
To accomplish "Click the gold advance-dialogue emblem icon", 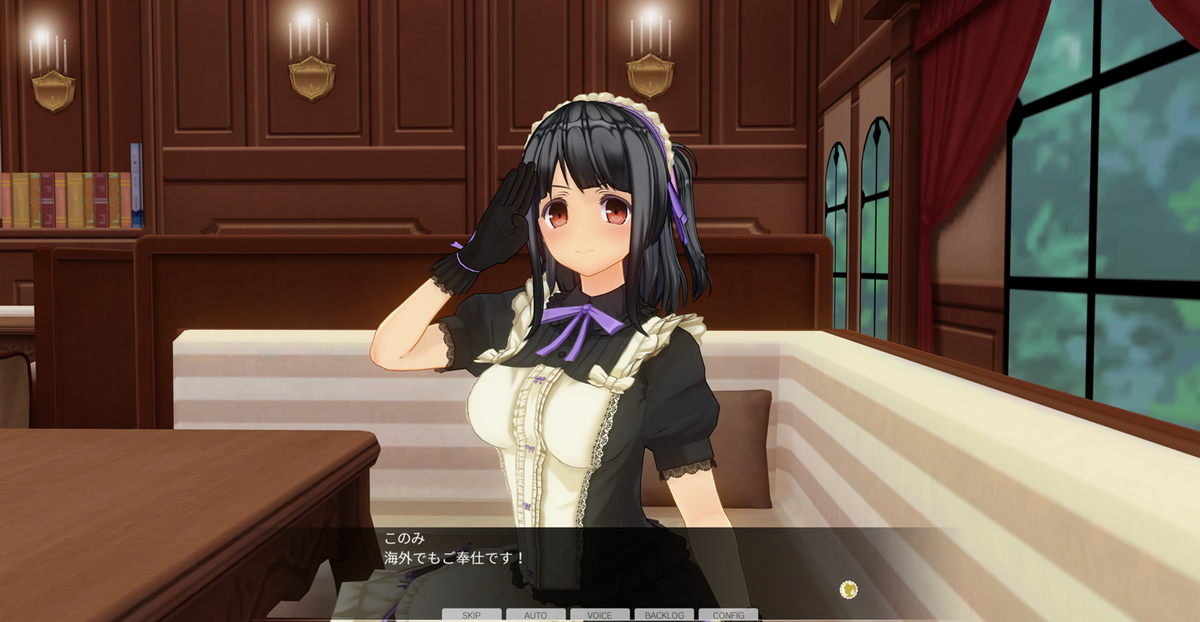I will coord(848,589).
